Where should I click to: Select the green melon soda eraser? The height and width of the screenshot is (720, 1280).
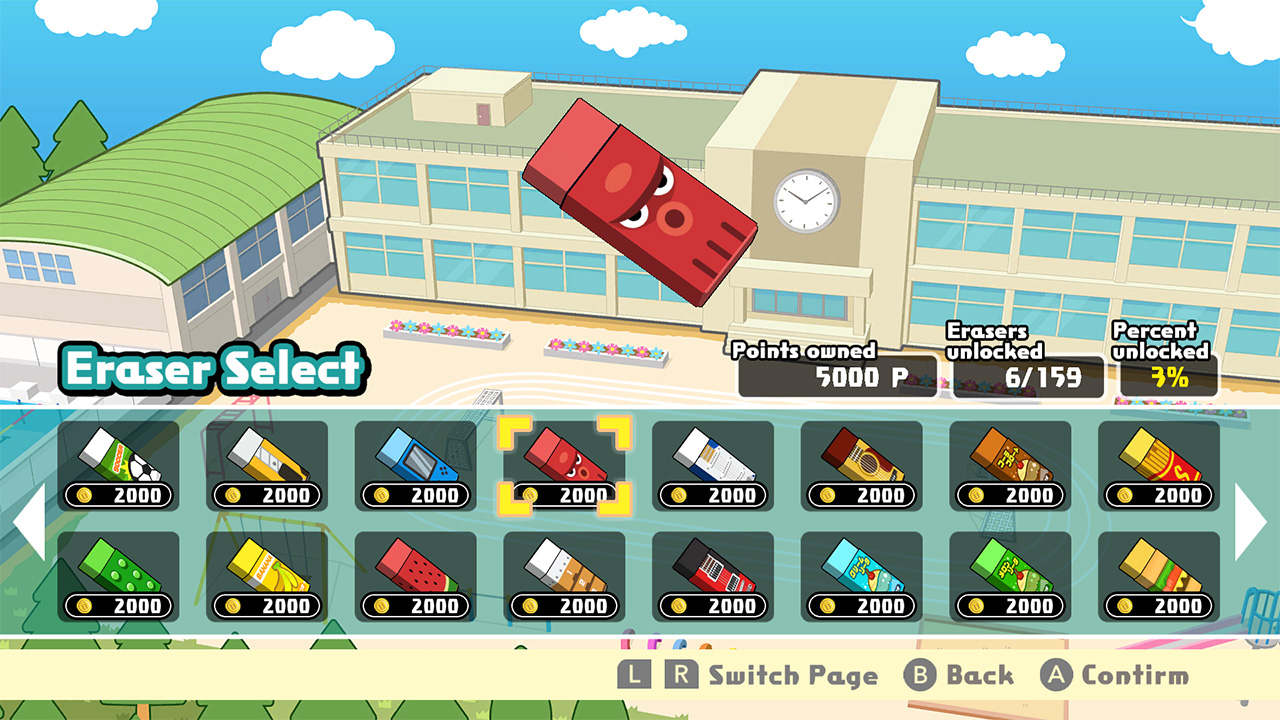pyautogui.click(x=1008, y=568)
